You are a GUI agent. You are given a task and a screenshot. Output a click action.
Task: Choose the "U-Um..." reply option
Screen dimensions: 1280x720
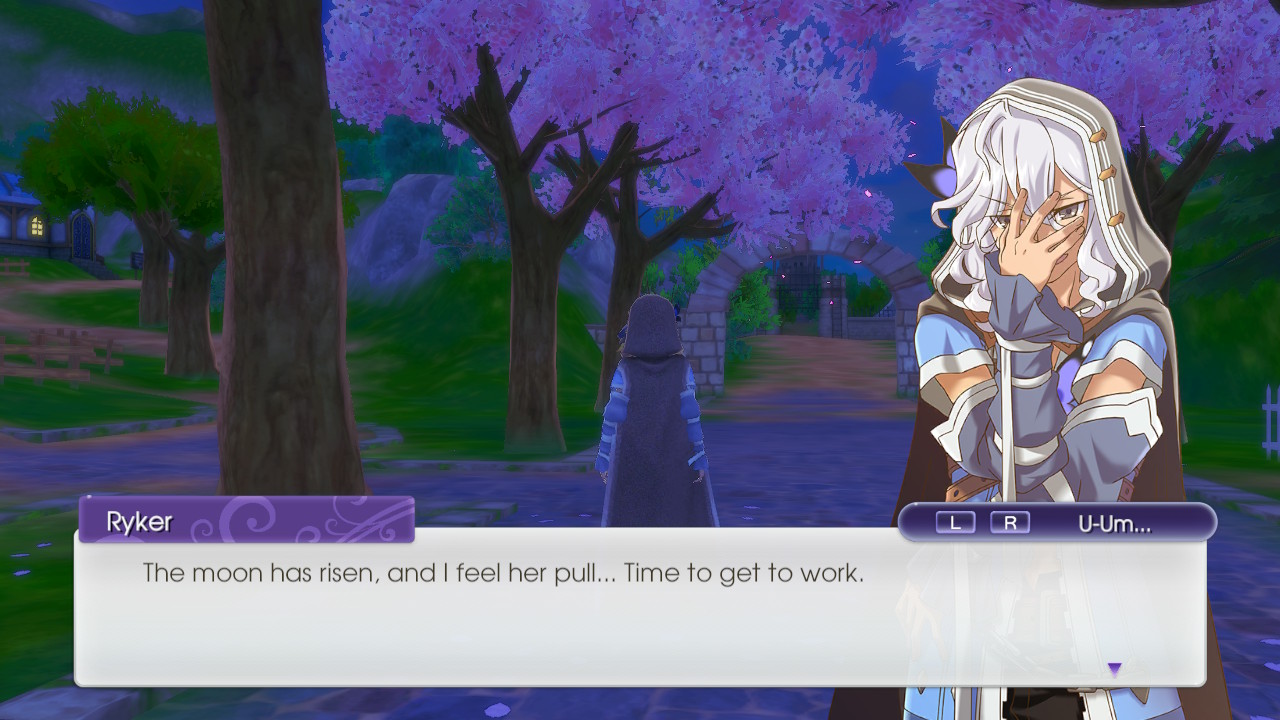[1114, 523]
